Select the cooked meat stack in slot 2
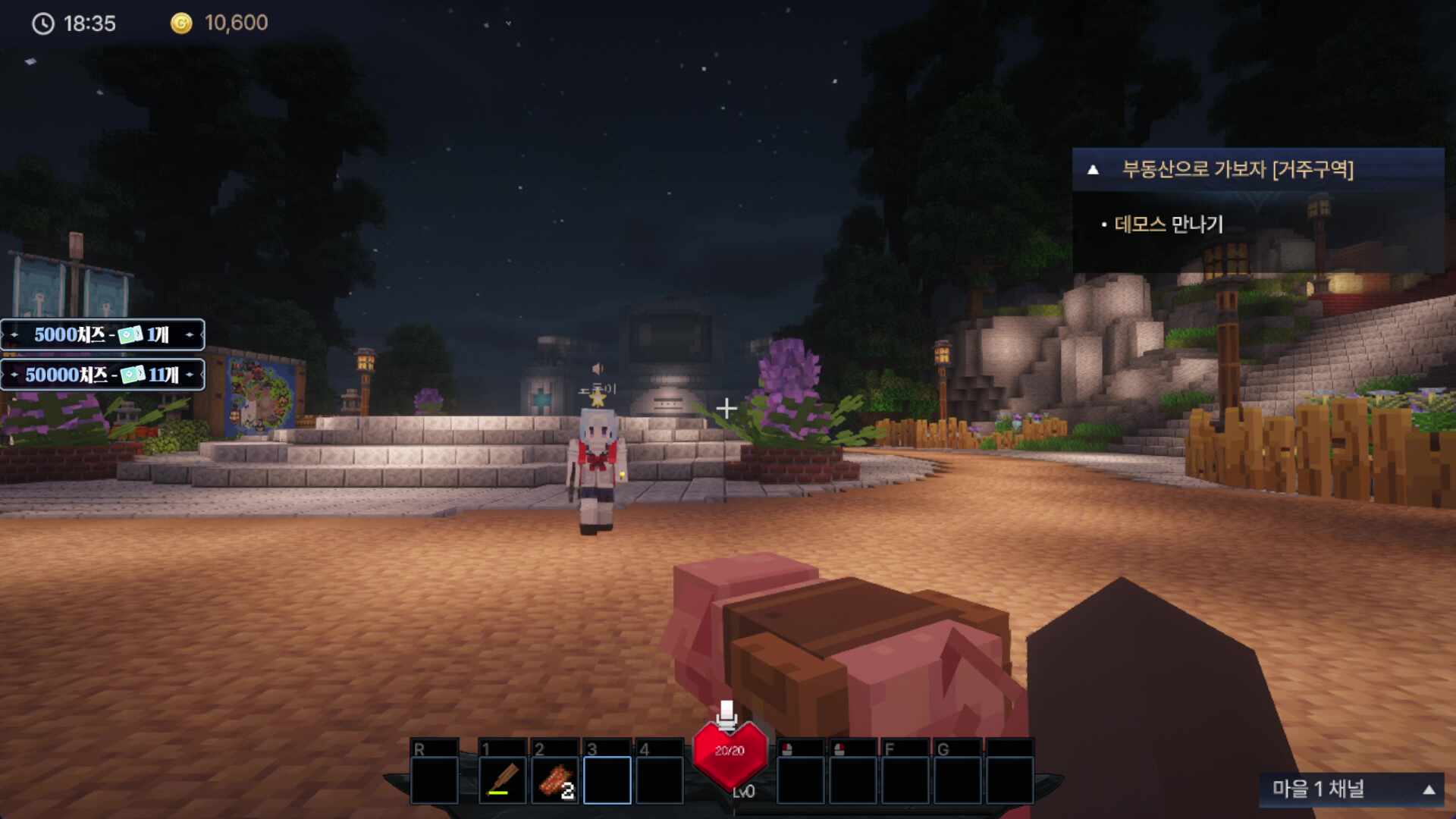Screen dimensions: 1456x819 click(554, 780)
